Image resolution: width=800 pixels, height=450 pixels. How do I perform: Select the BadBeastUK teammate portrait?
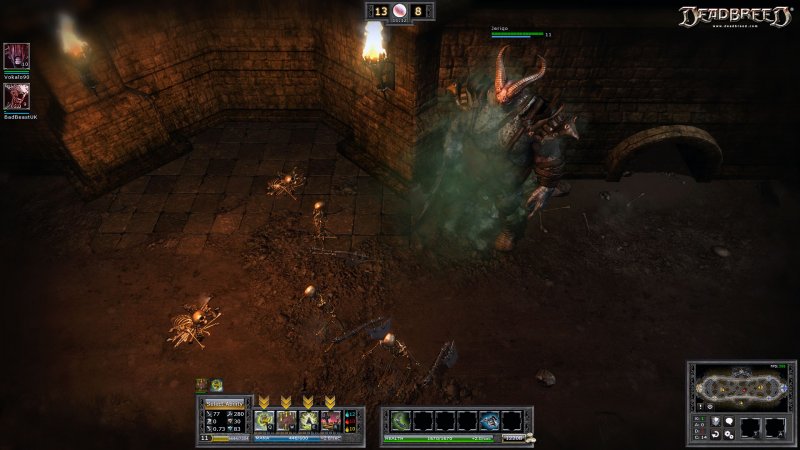(x=16, y=94)
